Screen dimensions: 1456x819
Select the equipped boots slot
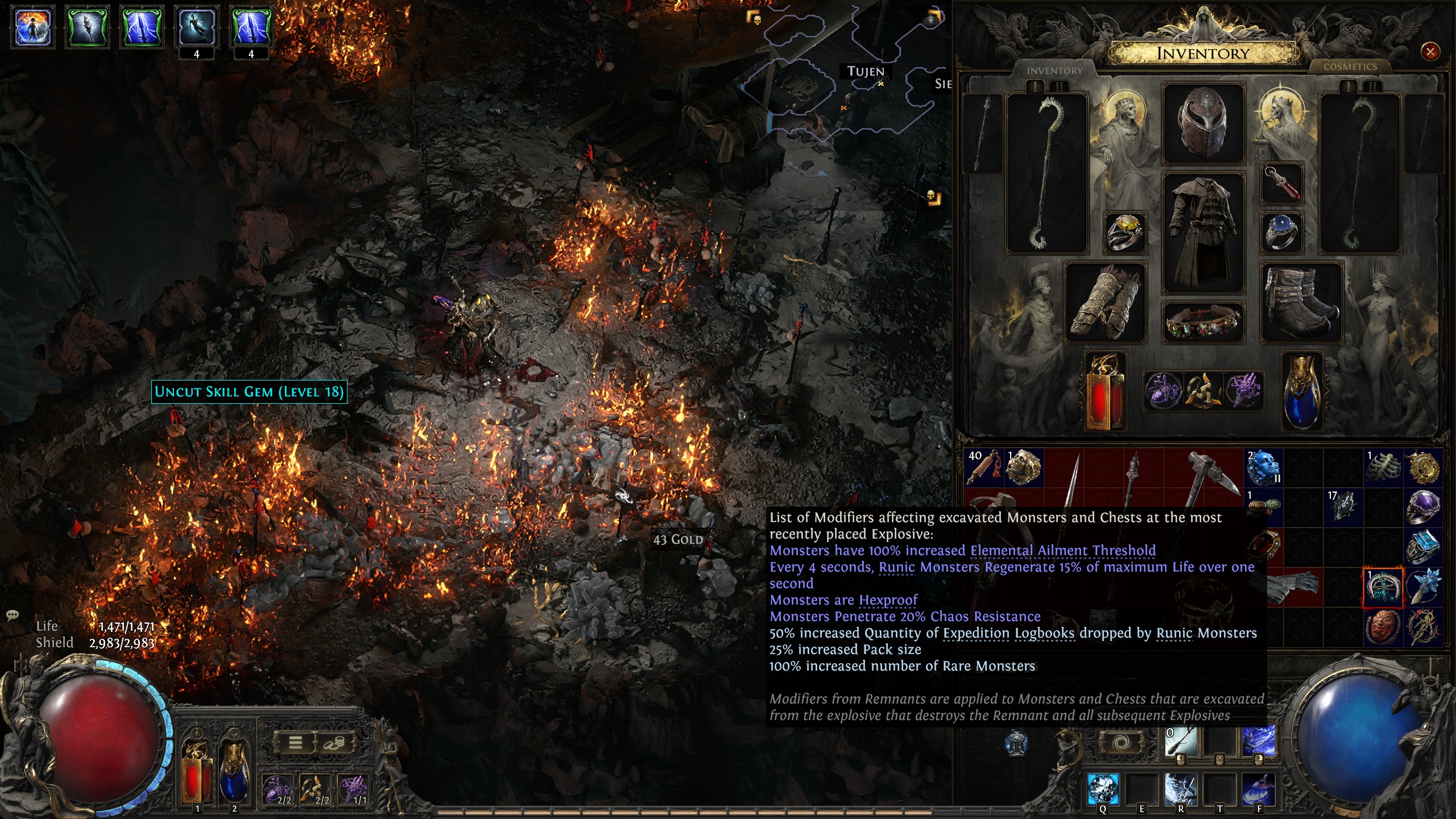coord(1301,303)
